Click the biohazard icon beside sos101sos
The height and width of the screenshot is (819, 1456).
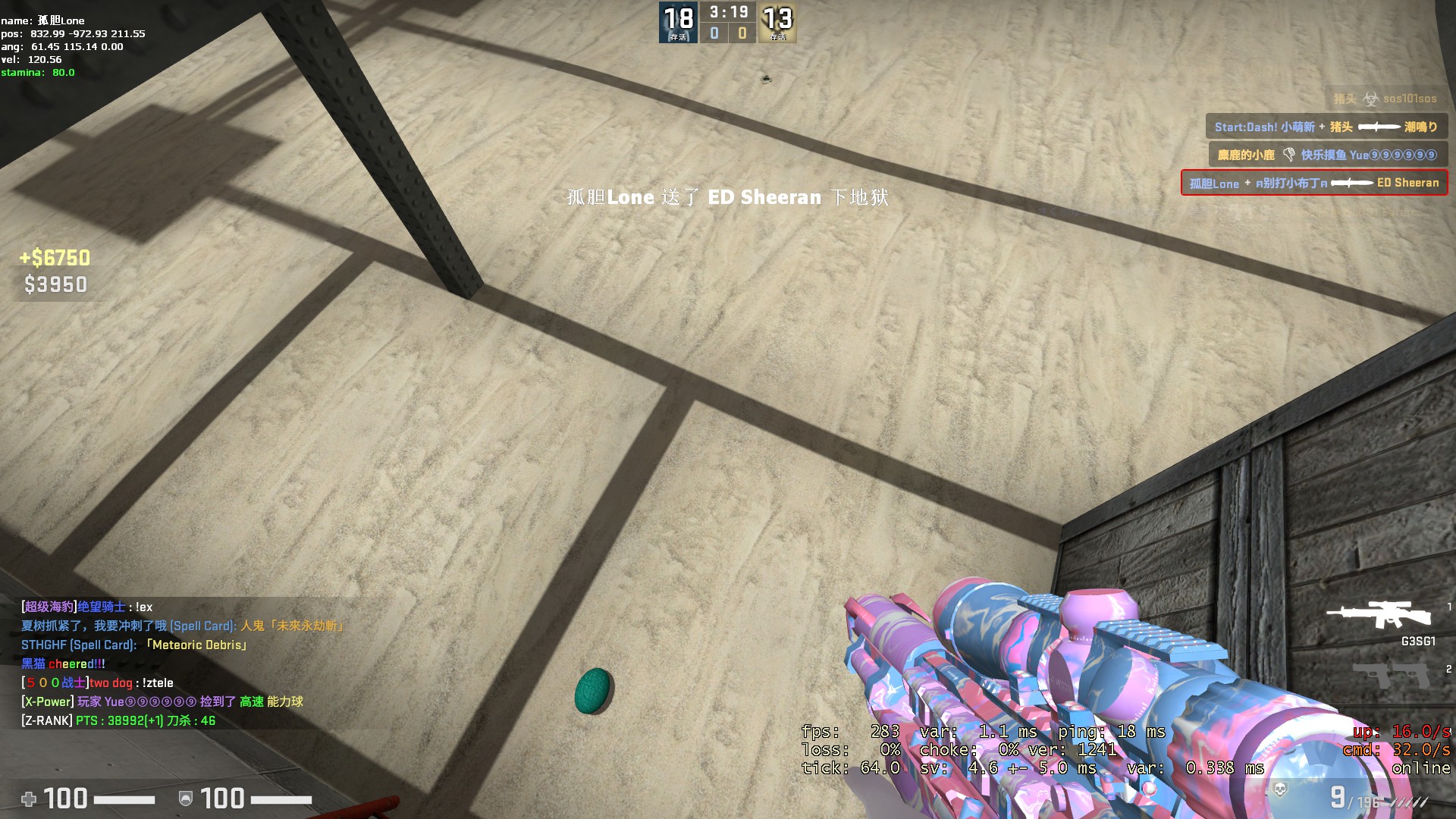[x=1371, y=100]
